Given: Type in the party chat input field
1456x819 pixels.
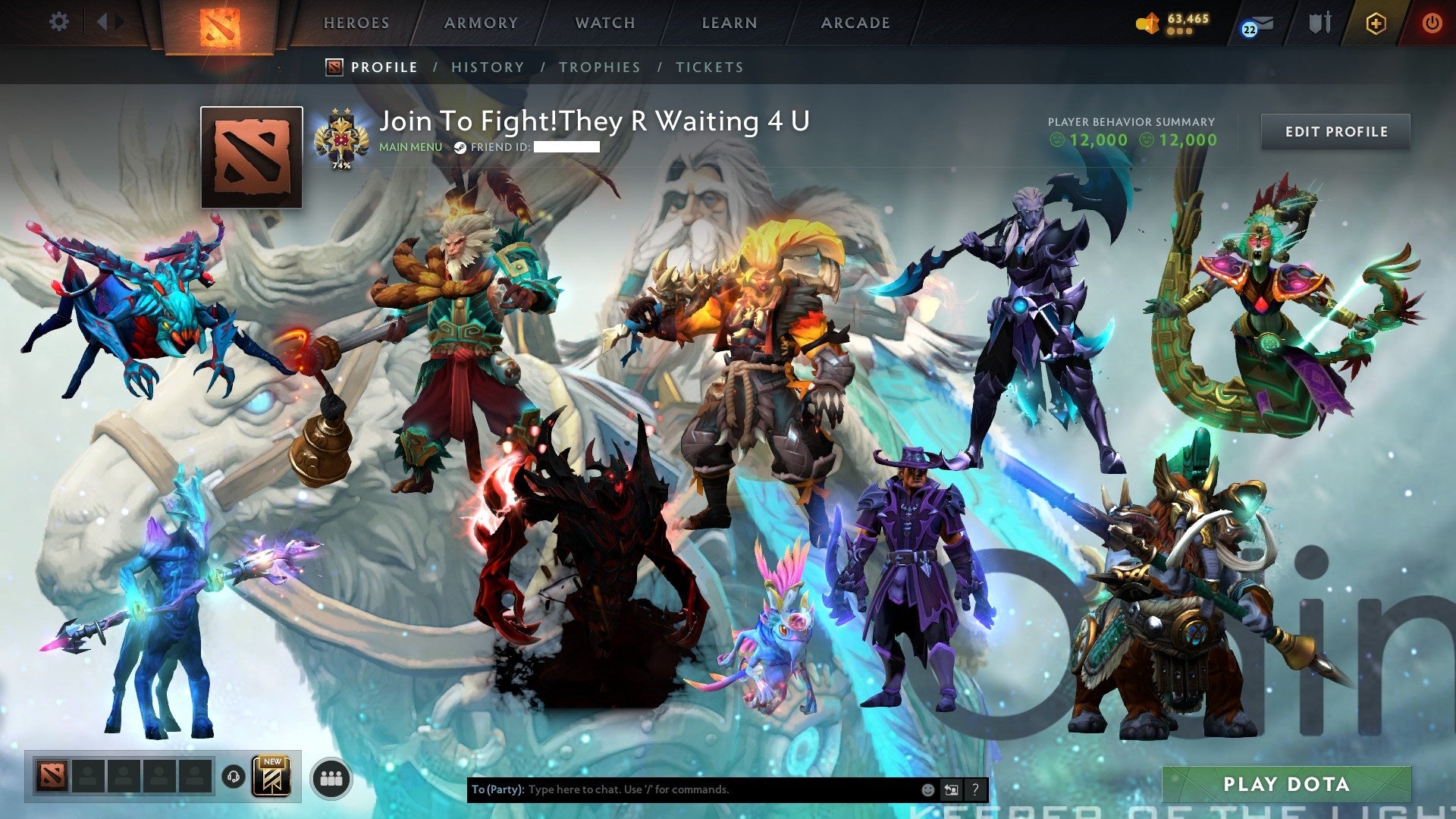Looking at the screenshot, I should point(682,789).
